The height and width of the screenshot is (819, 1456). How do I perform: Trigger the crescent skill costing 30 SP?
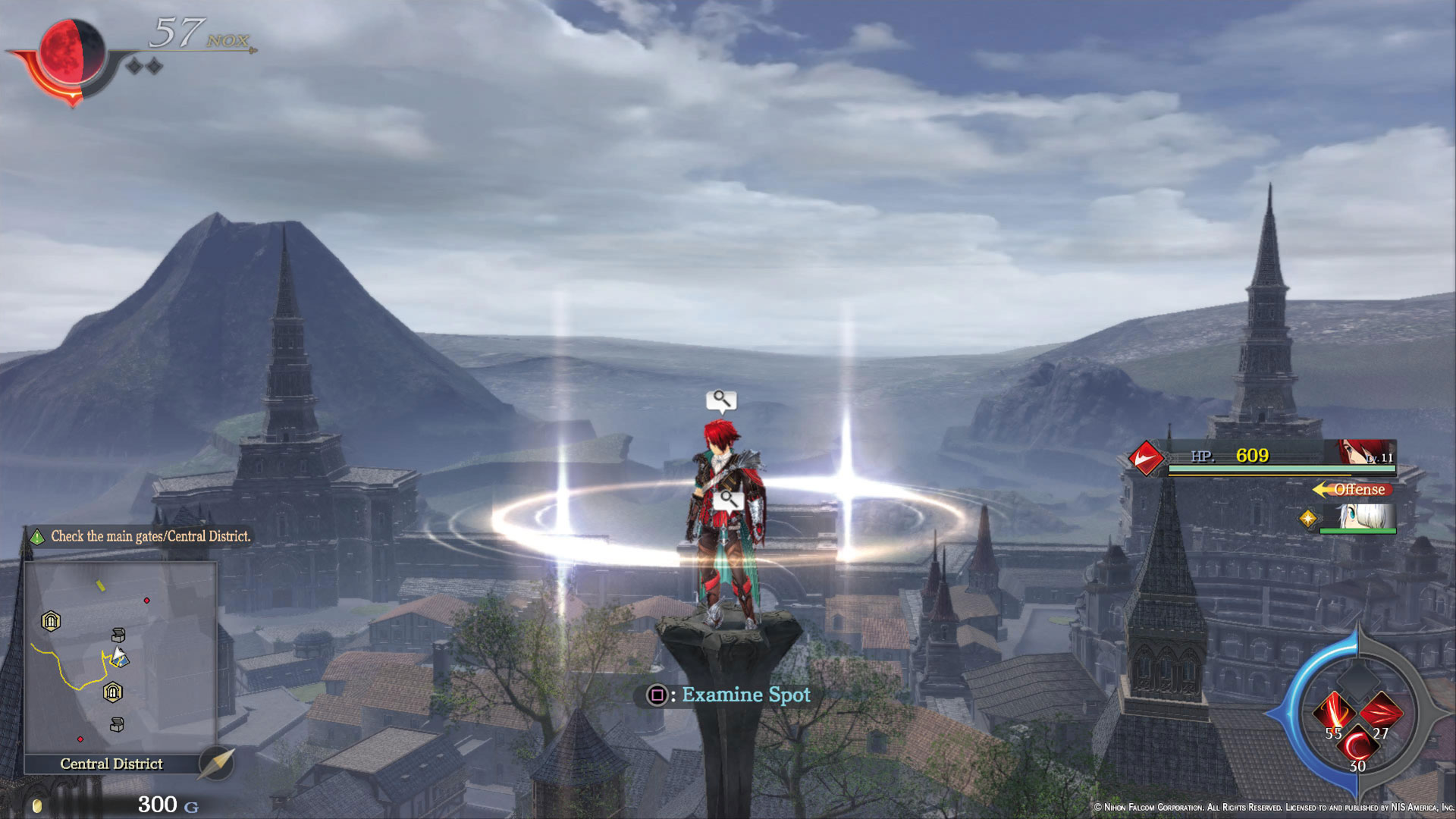1357,747
